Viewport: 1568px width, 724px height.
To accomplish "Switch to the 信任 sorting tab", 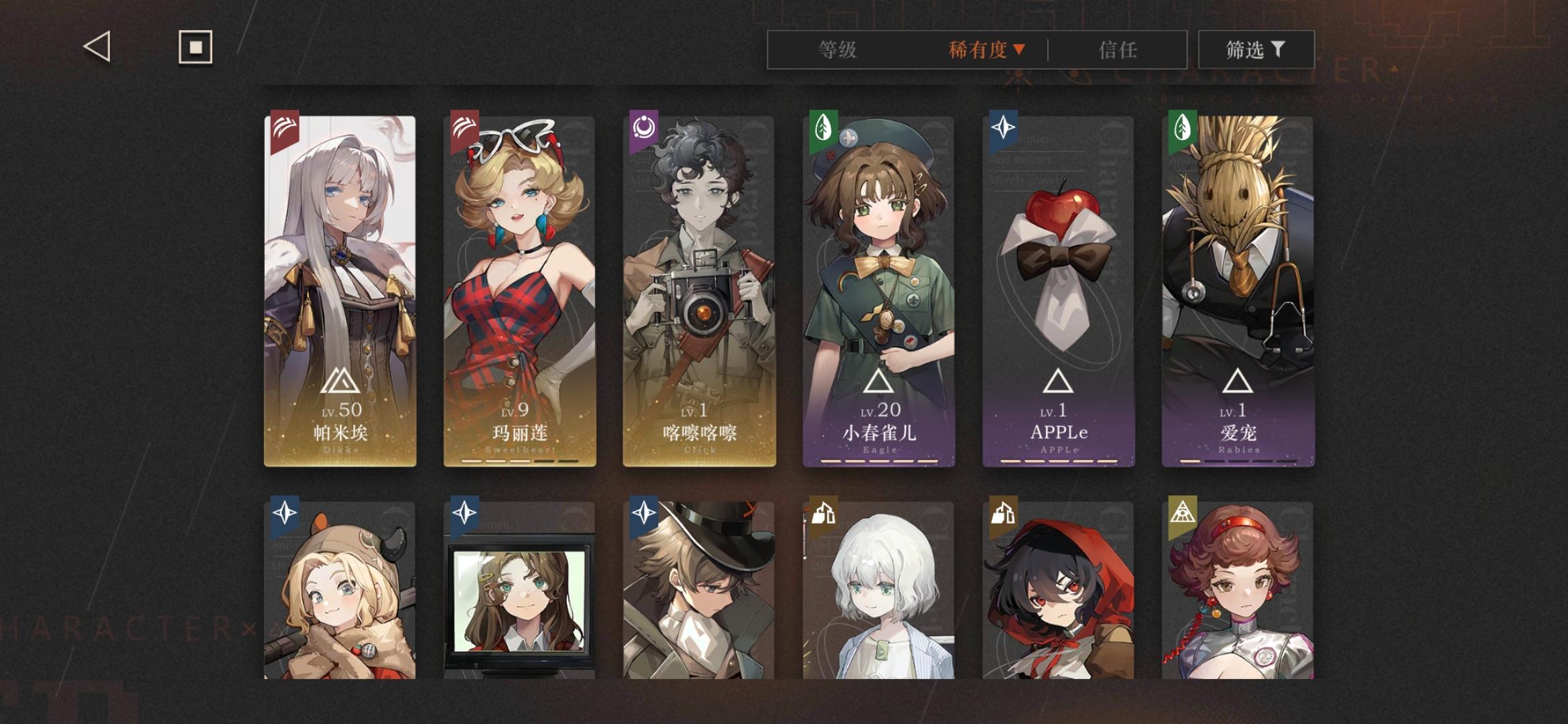I will (x=1120, y=50).
